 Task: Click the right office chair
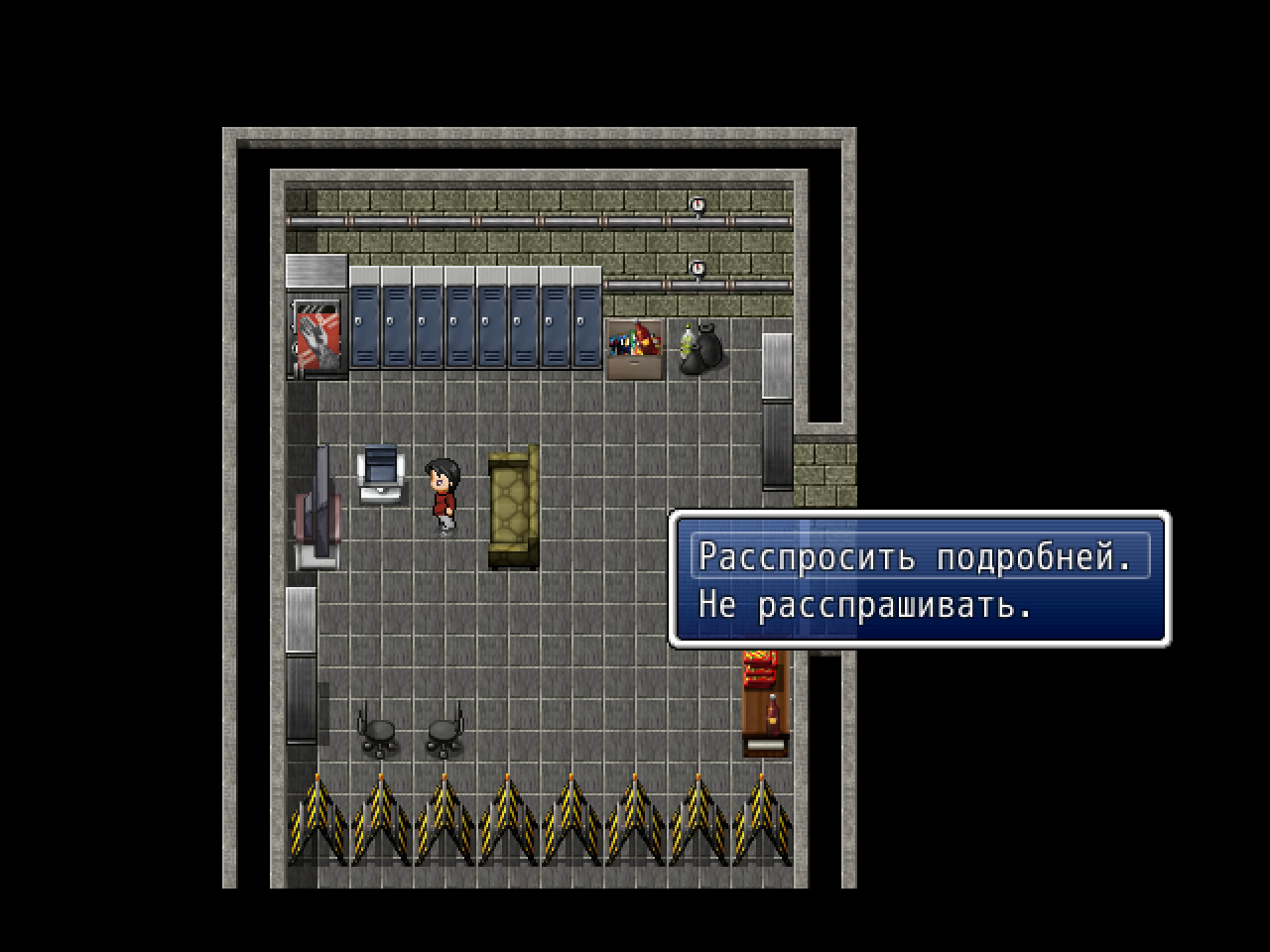[443, 731]
